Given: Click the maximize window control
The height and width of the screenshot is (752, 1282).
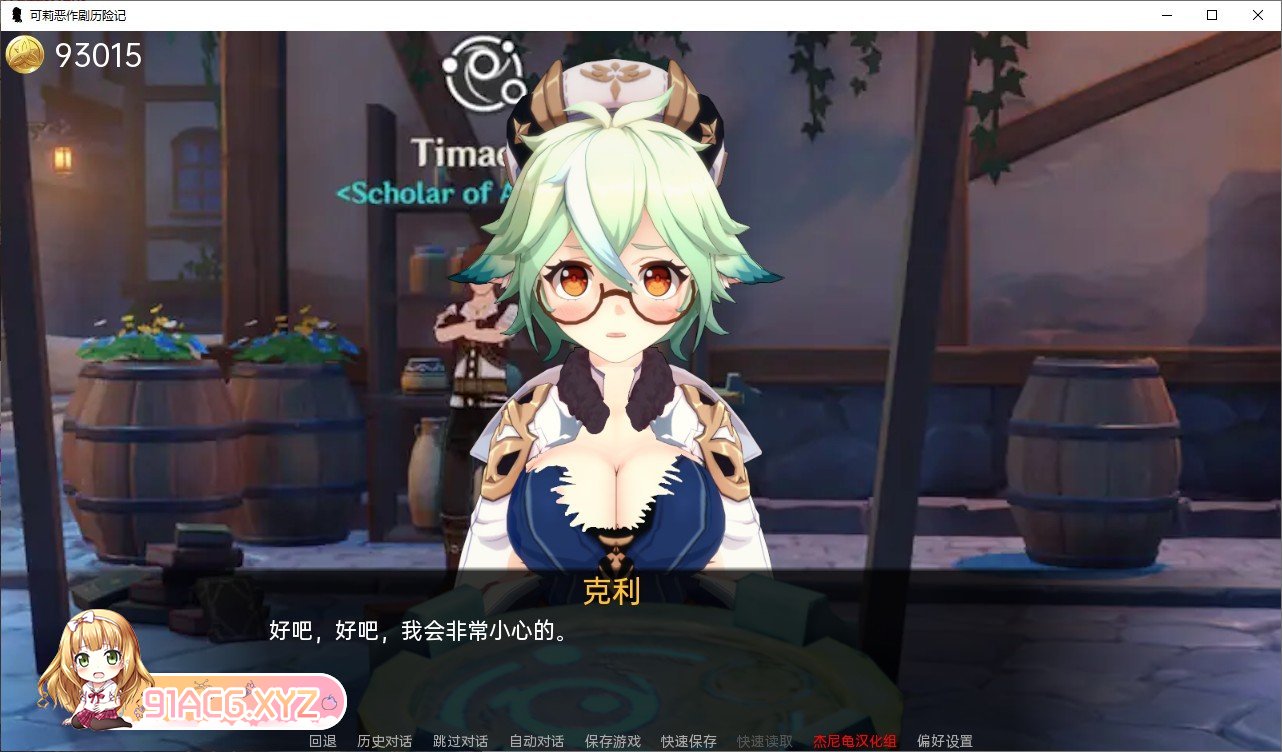Looking at the screenshot, I should [1211, 15].
